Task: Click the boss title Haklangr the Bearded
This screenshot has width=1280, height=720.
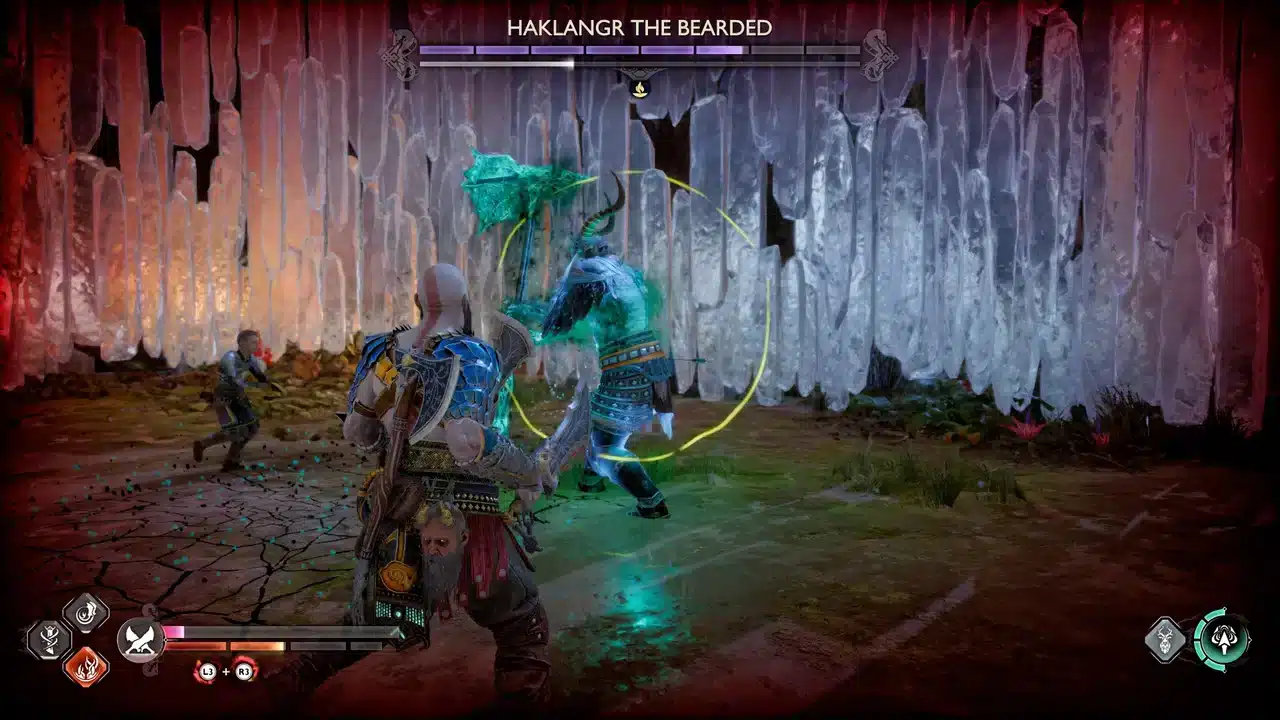Action: (640, 29)
